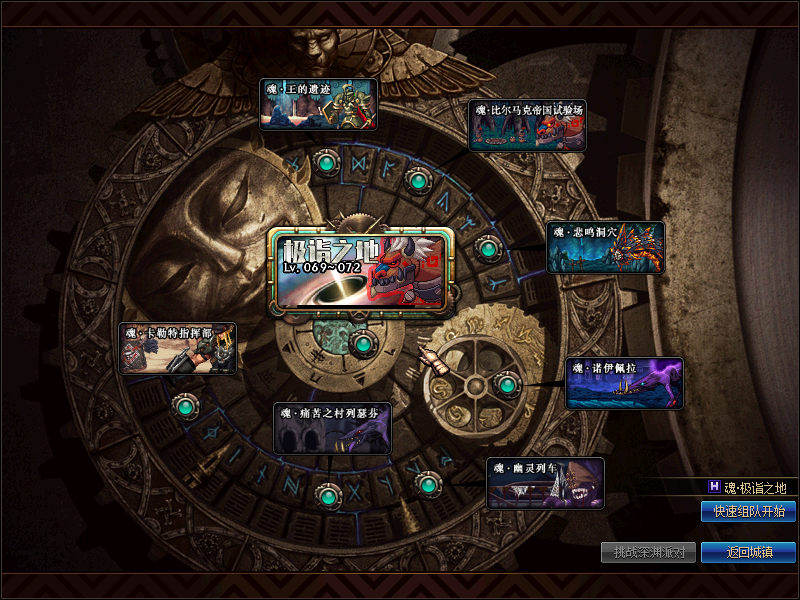Viewport: 800px width, 600px height.
Task: Pick the 魂·悲鸣洞穴 dungeon
Action: 605,247
